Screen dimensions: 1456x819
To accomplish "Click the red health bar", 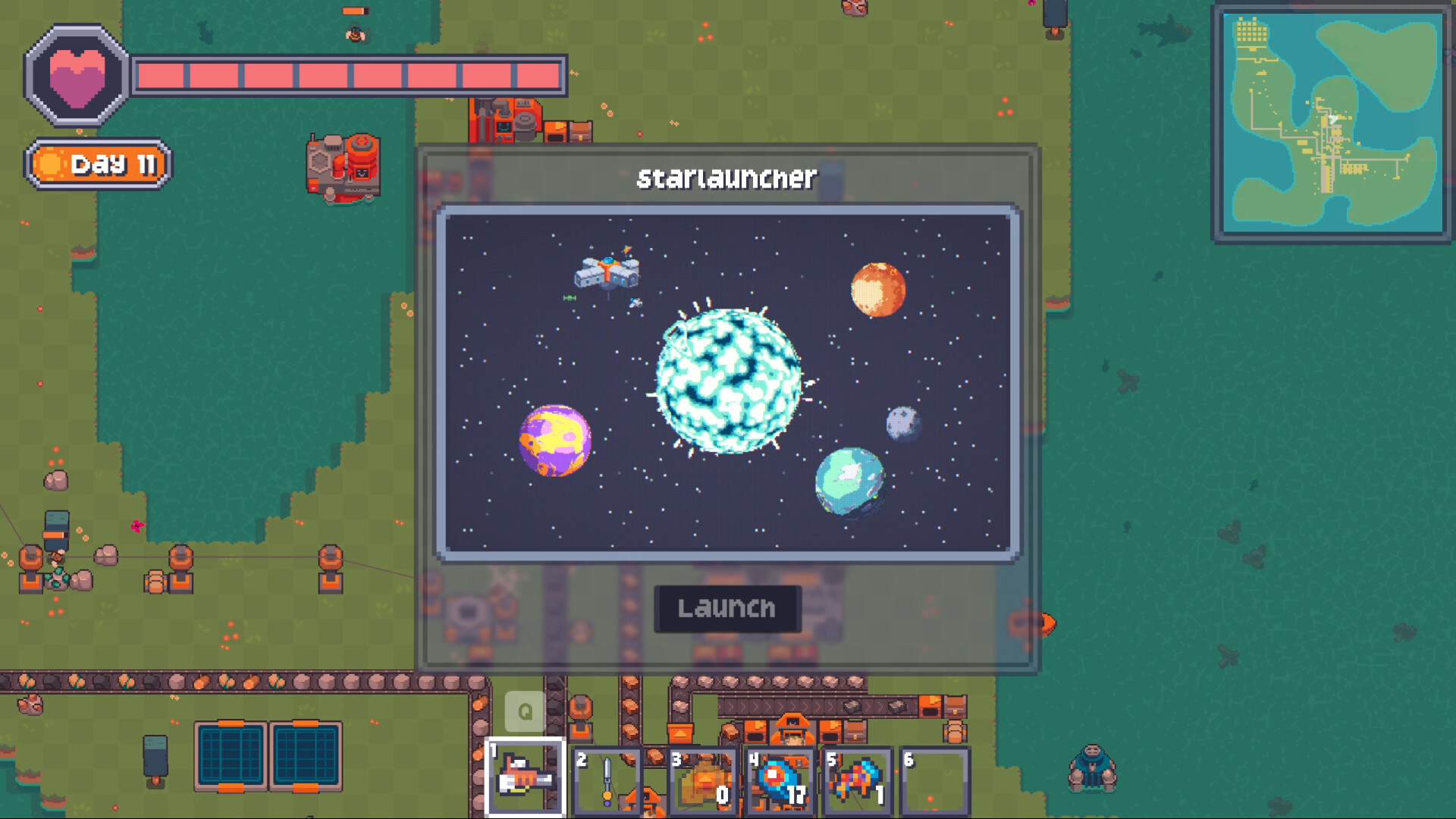I will coord(349,74).
